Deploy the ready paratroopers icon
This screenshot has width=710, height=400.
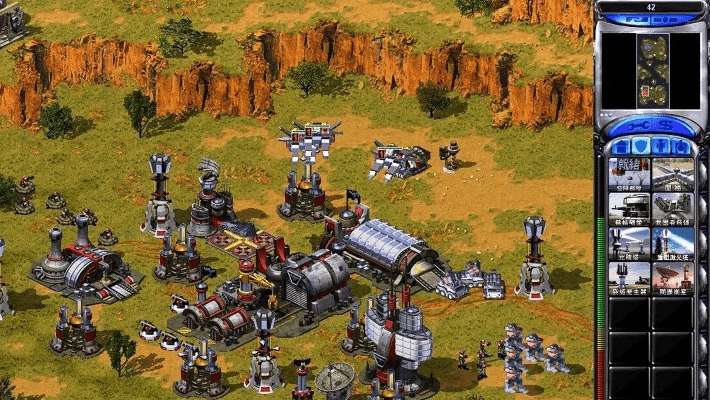point(630,173)
